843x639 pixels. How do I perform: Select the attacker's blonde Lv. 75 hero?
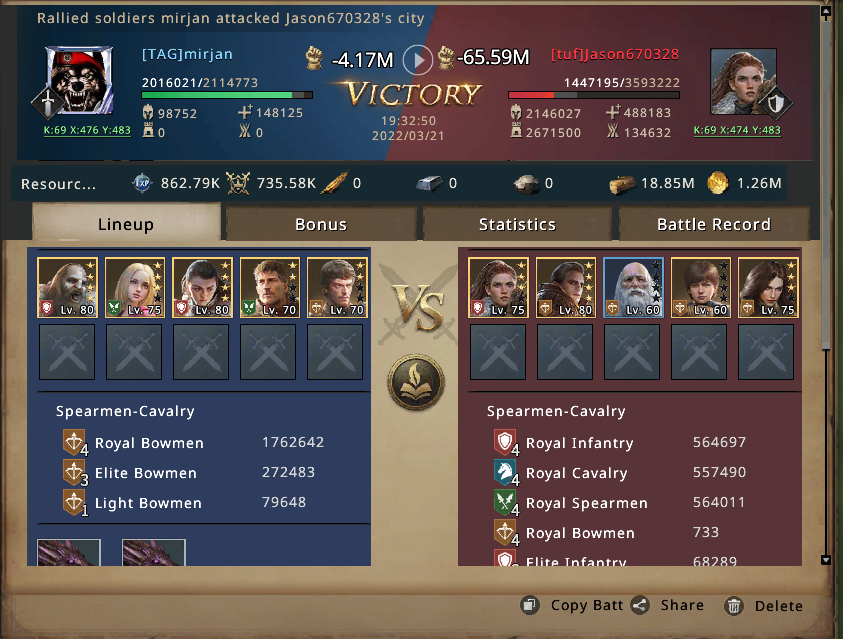pyautogui.click(x=133, y=288)
